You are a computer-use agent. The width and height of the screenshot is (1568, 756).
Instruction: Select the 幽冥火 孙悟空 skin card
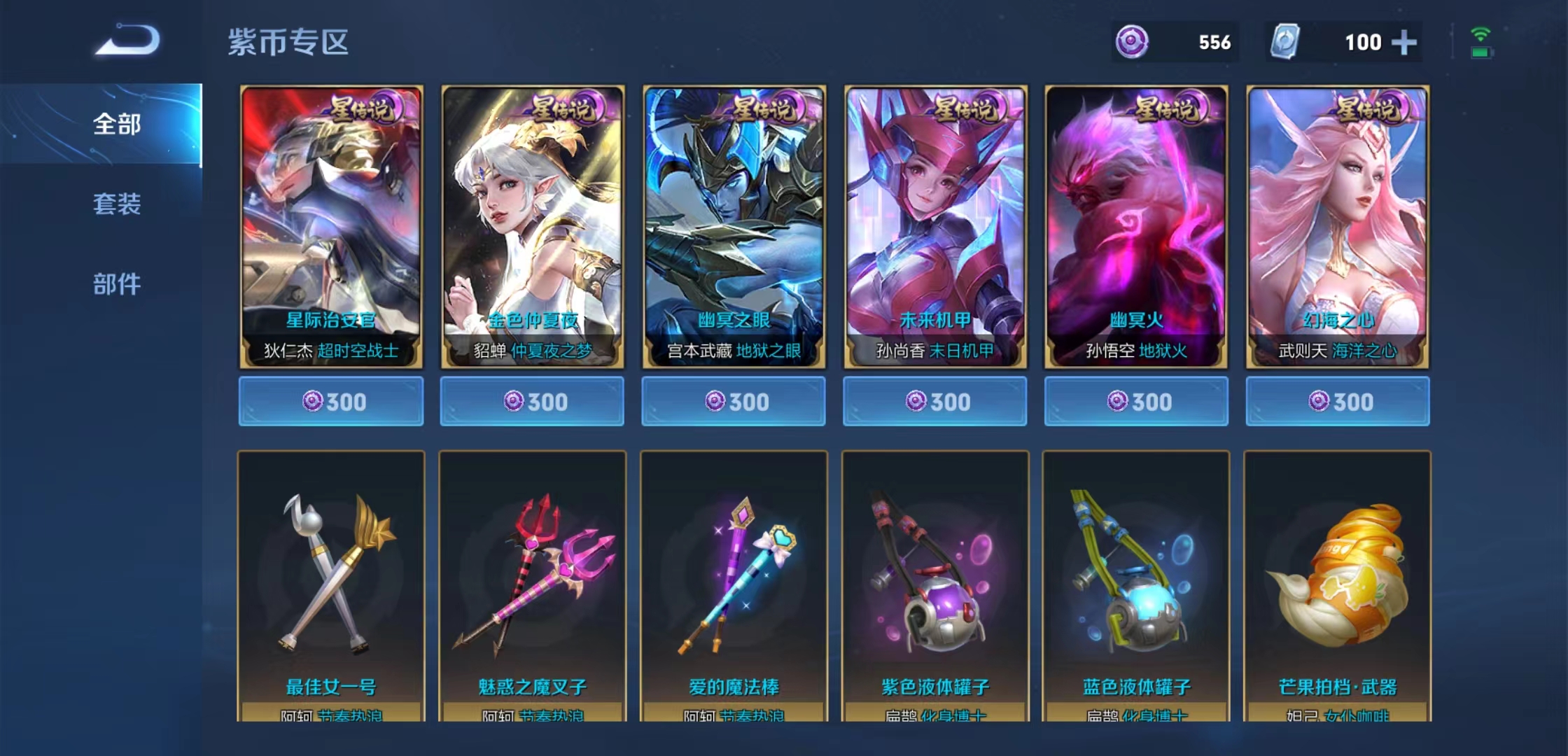pyautogui.click(x=1136, y=226)
